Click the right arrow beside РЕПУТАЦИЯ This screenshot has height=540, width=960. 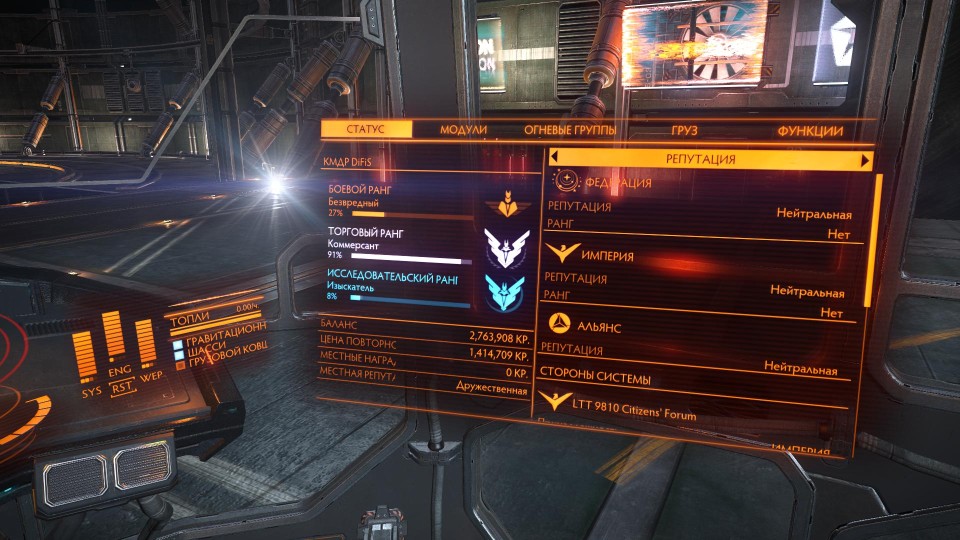pyautogui.click(x=865, y=160)
